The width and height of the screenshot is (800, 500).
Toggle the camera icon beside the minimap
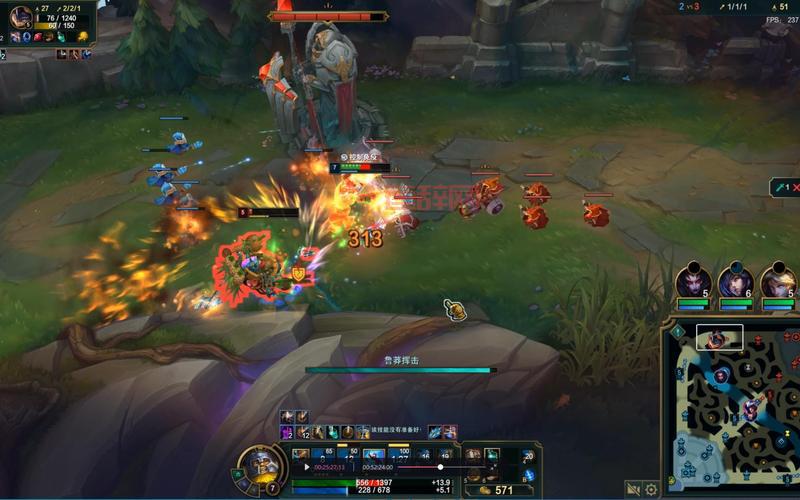click(x=633, y=489)
